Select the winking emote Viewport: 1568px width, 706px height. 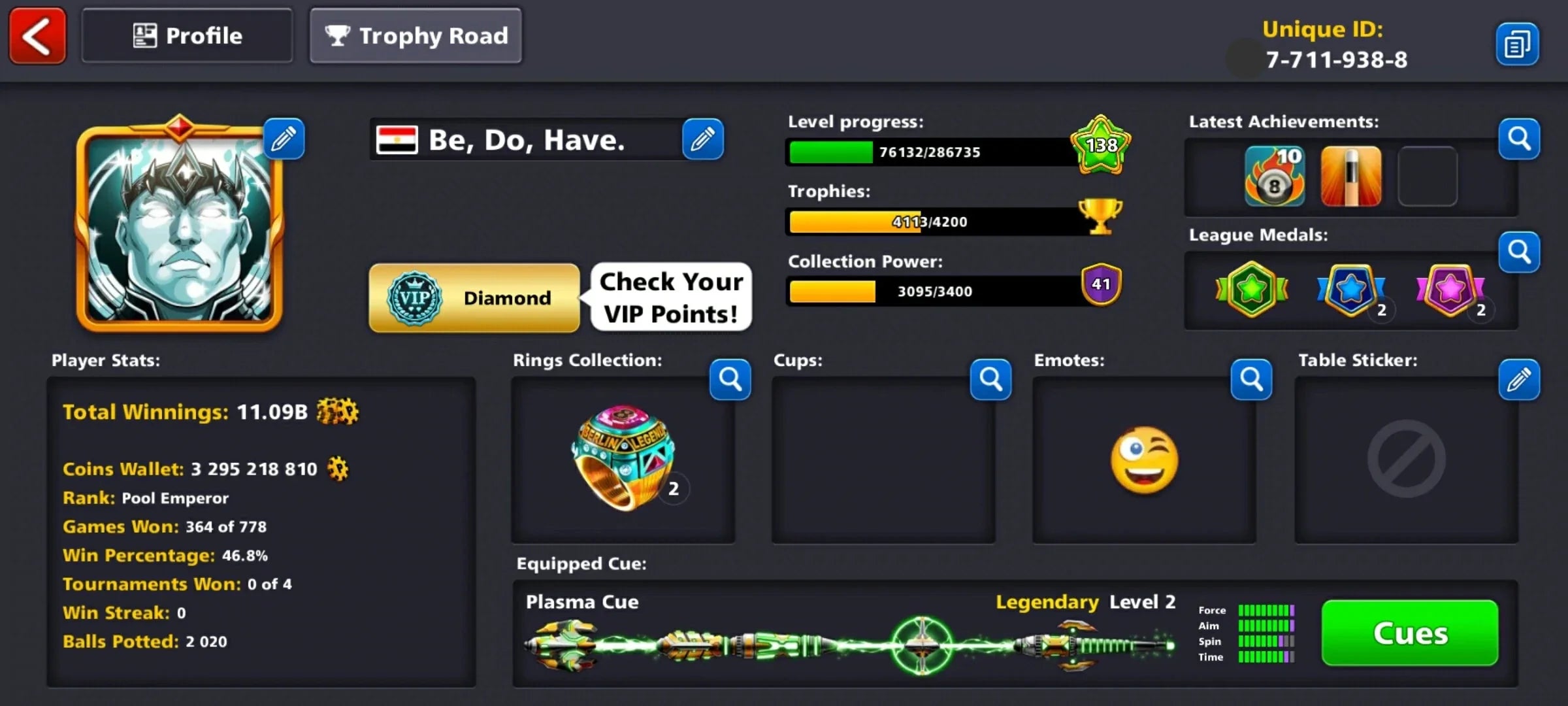(1143, 458)
